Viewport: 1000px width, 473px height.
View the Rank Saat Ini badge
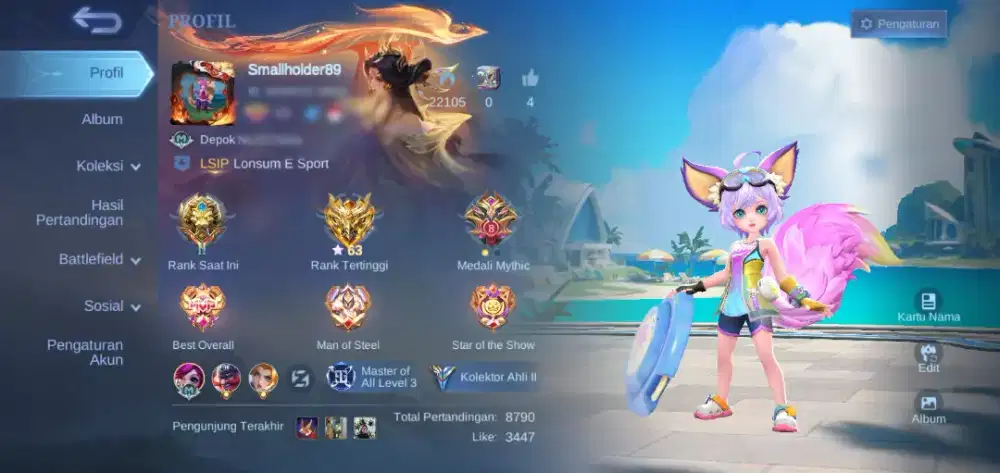point(203,221)
